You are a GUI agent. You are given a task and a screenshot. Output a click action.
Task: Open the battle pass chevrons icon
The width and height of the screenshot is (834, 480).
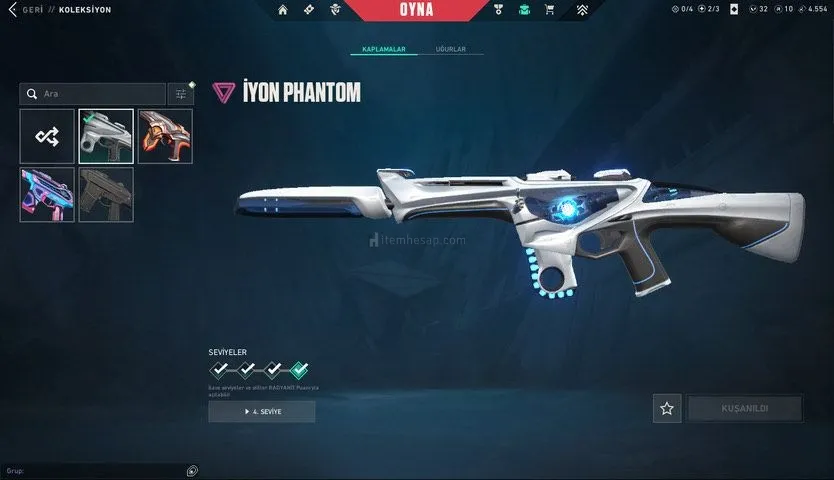tap(582, 10)
